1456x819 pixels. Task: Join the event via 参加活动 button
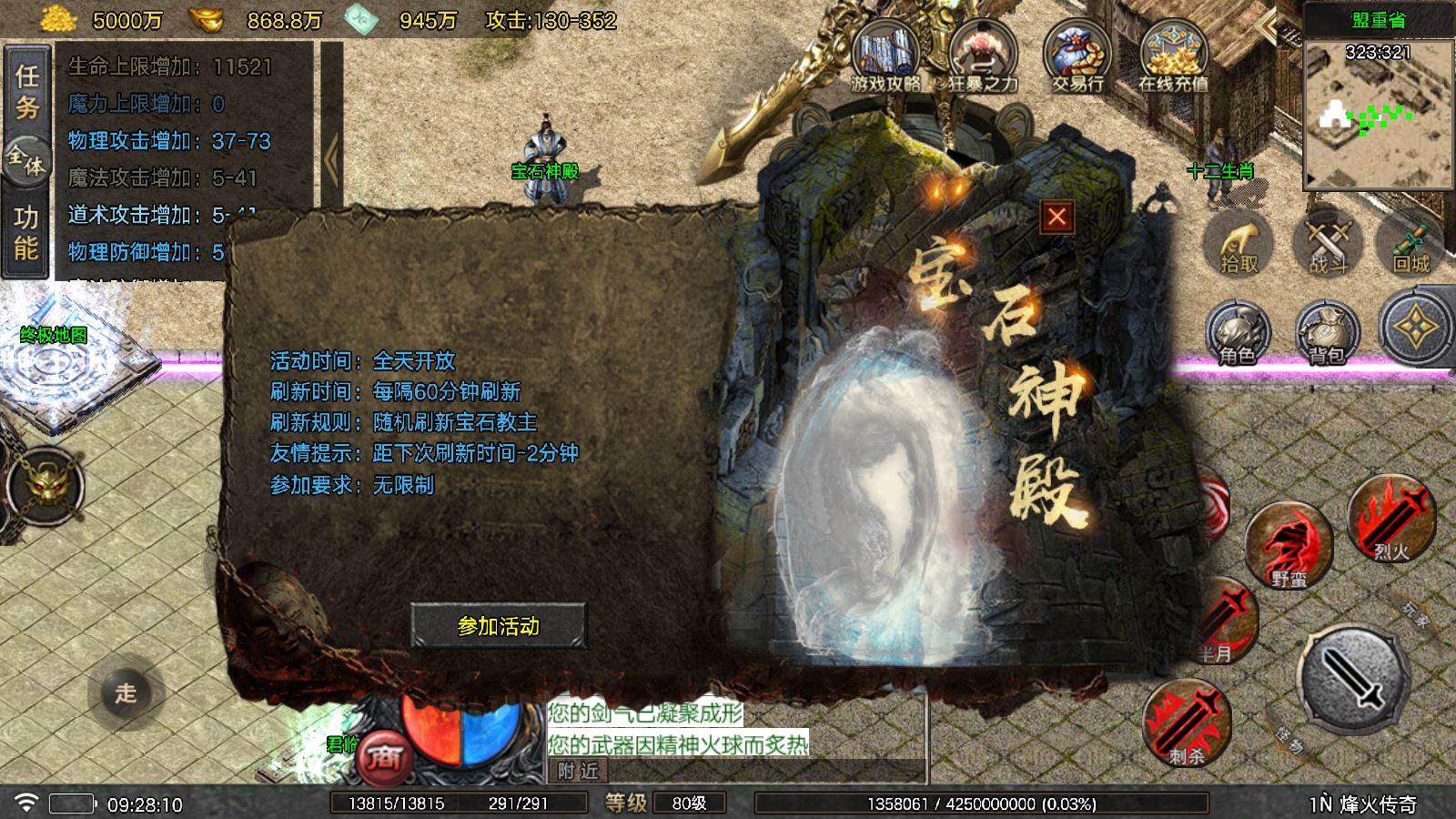click(498, 625)
